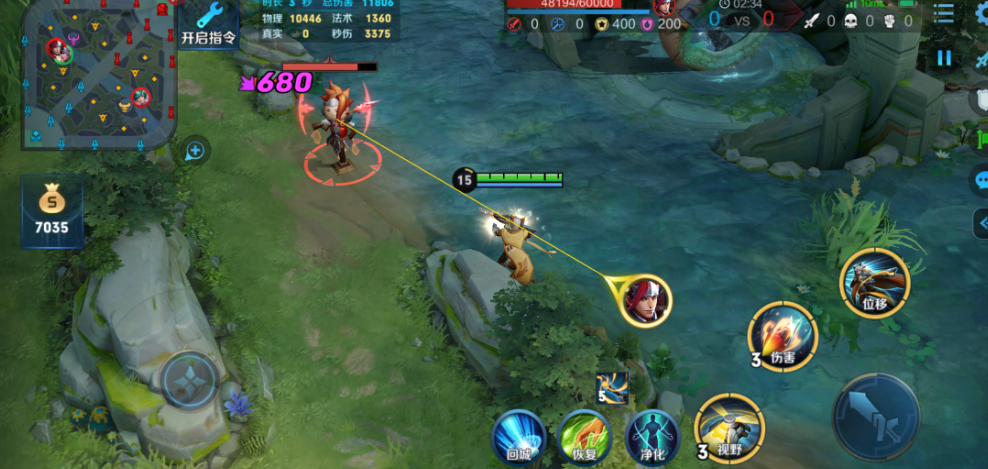The height and width of the screenshot is (469, 988).
Task: Hit the basic attack sword button
Action: click(x=876, y=418)
